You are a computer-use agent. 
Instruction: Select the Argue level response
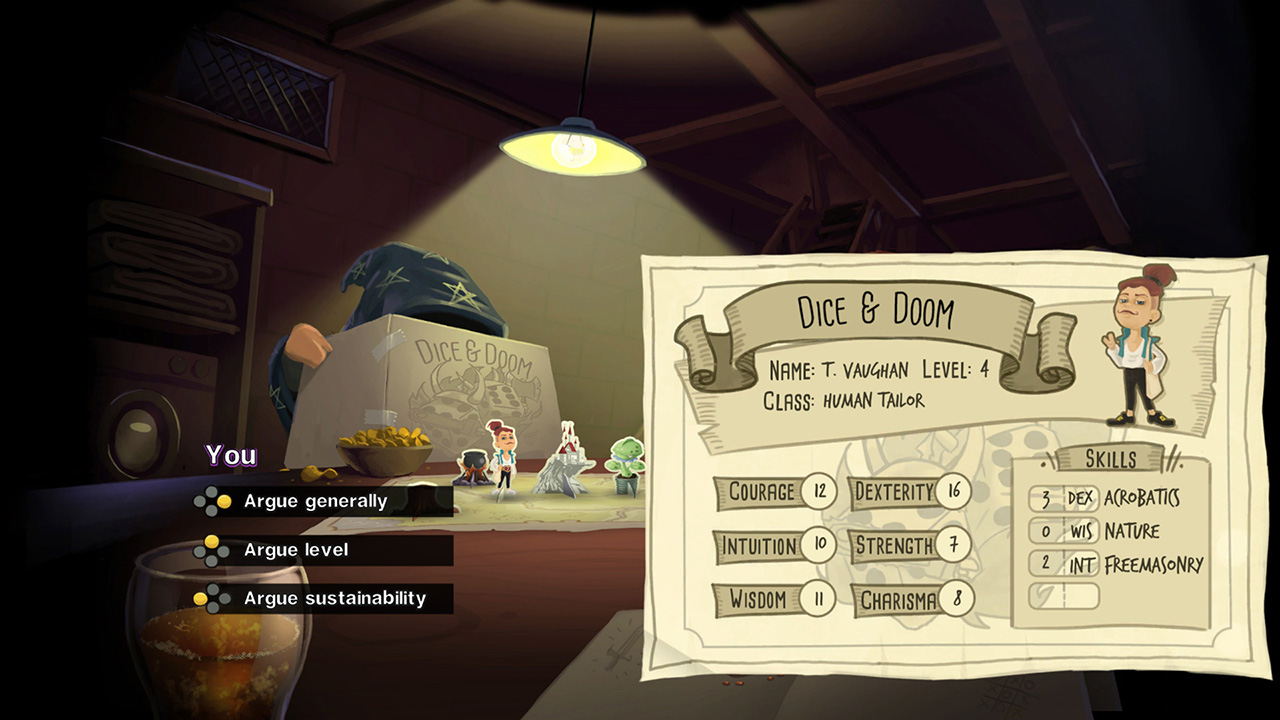(x=298, y=550)
